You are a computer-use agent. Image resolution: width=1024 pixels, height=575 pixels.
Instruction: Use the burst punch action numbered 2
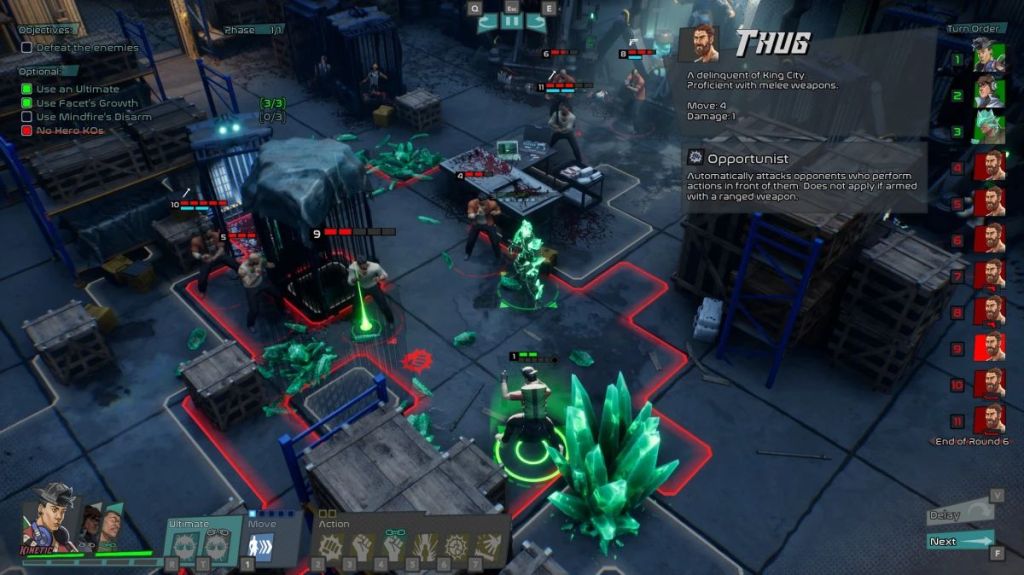coord(330,545)
